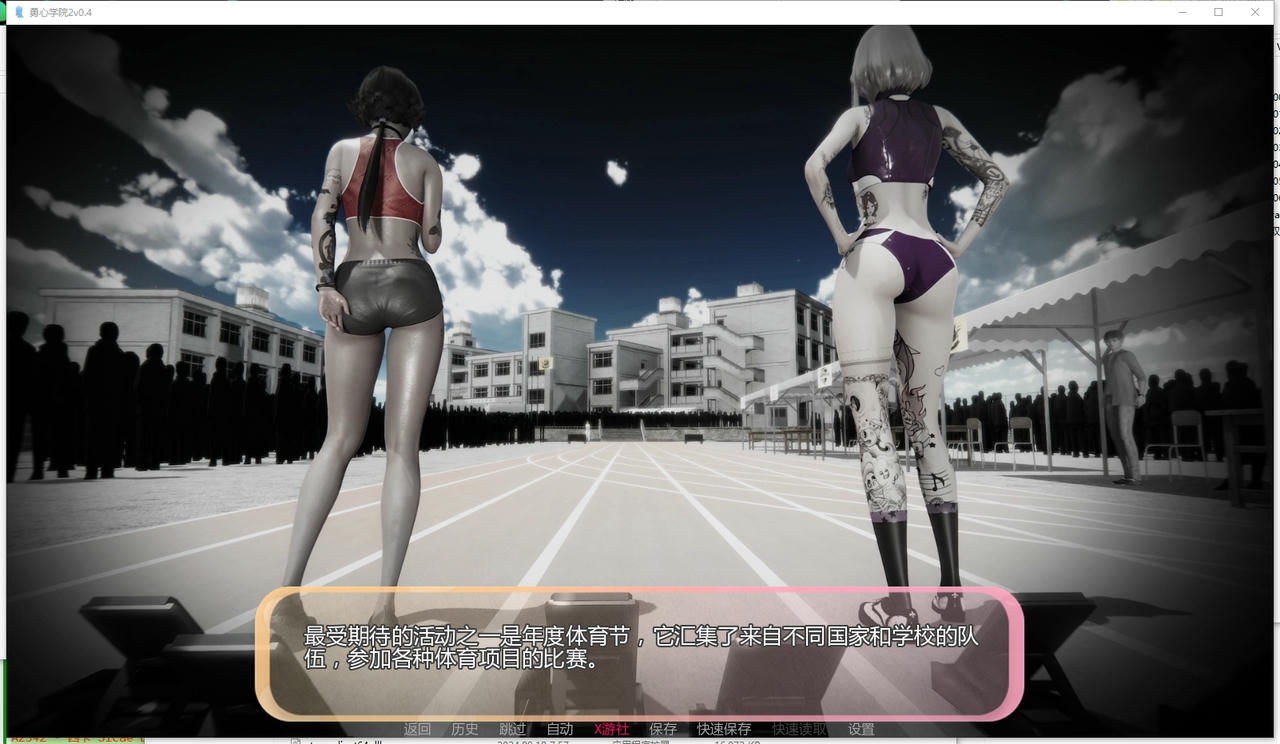The height and width of the screenshot is (744, 1280).
Task: Open the 保存 save screen
Action: pyautogui.click(x=663, y=729)
